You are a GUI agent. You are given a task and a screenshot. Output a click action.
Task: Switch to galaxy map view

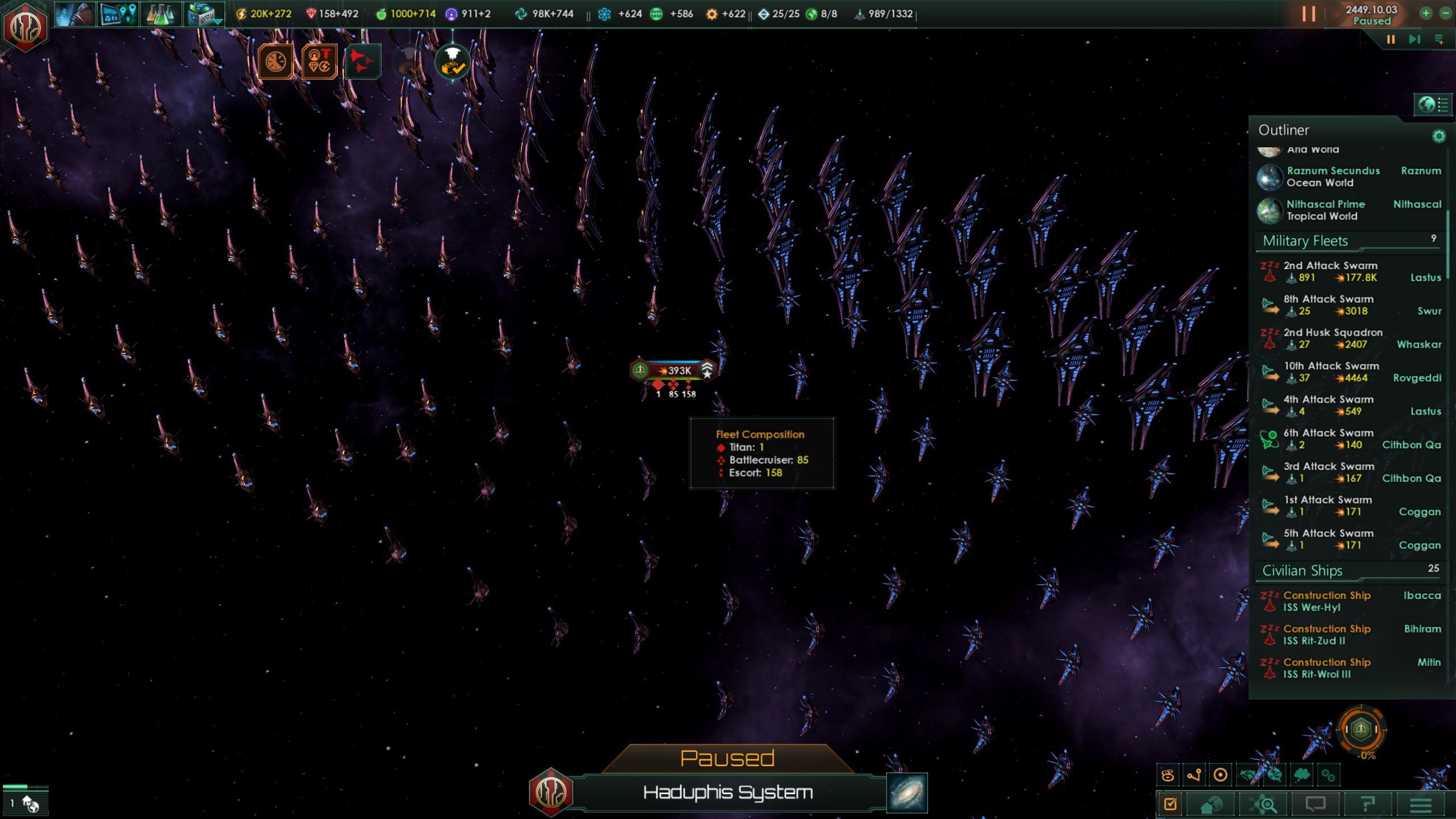coord(907,792)
